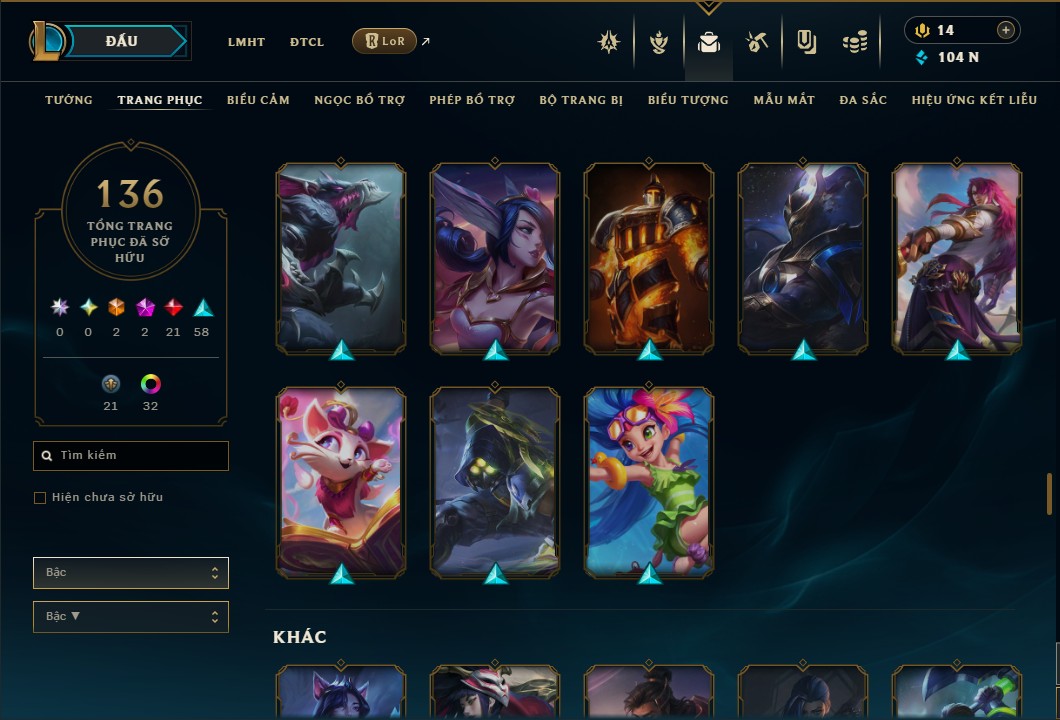
Task: Switch to the TƯỚNG tab
Action: [69, 100]
